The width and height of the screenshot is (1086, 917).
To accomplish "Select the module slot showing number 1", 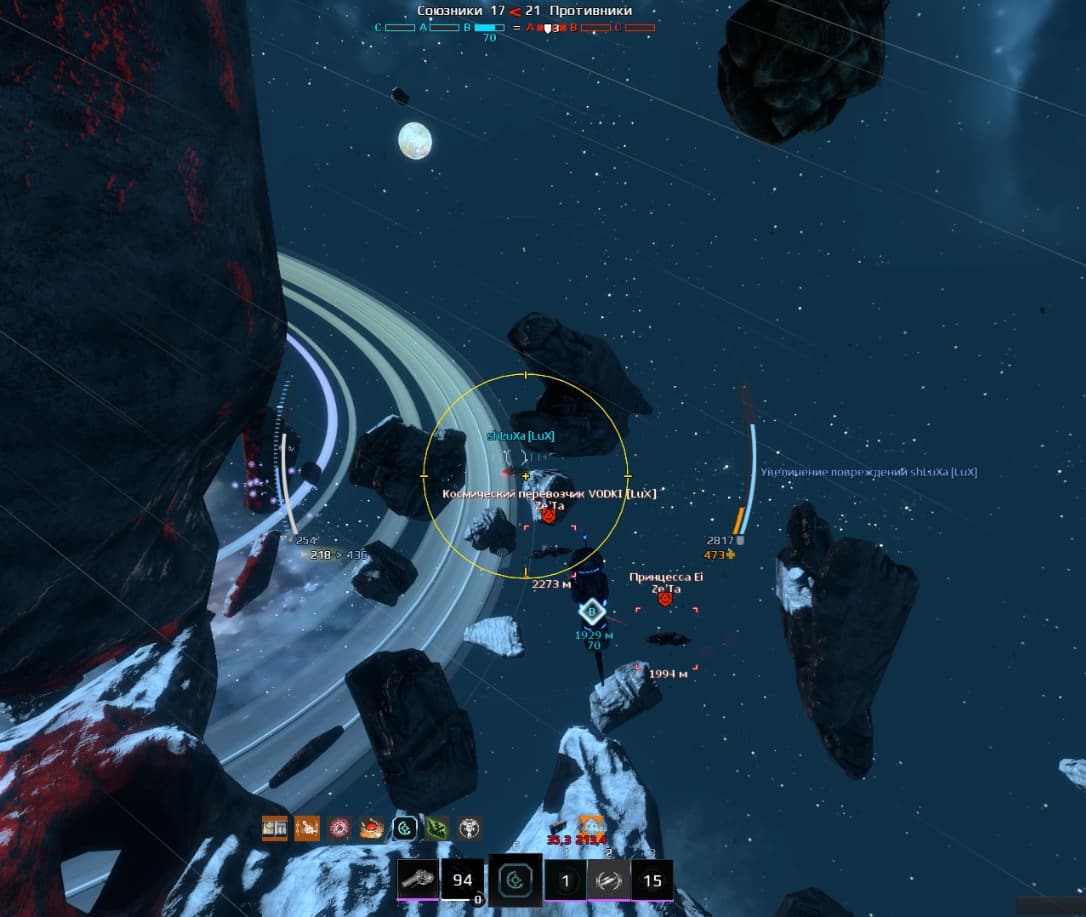I will 566,880.
